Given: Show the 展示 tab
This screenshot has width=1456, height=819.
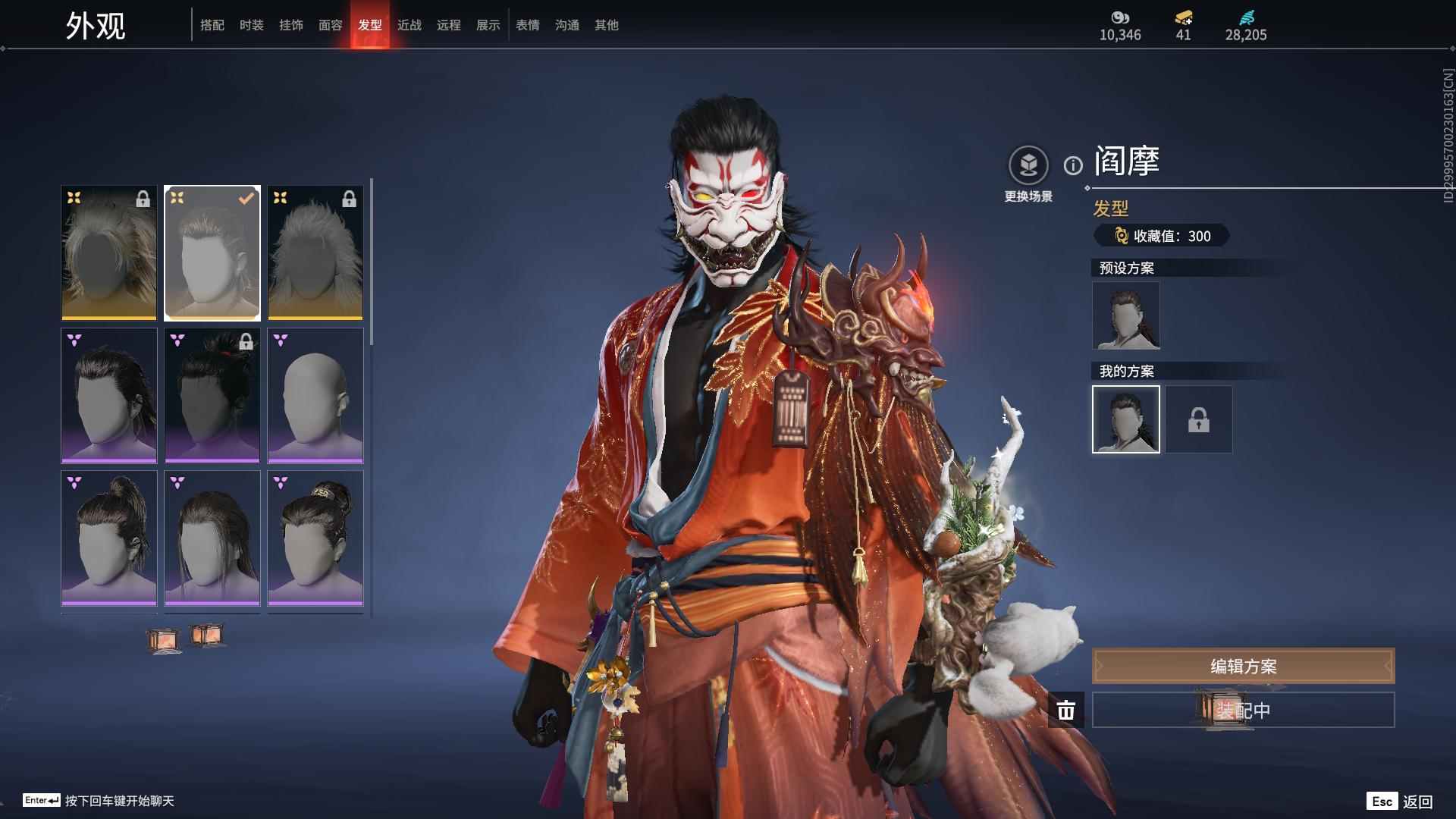Looking at the screenshot, I should [488, 25].
